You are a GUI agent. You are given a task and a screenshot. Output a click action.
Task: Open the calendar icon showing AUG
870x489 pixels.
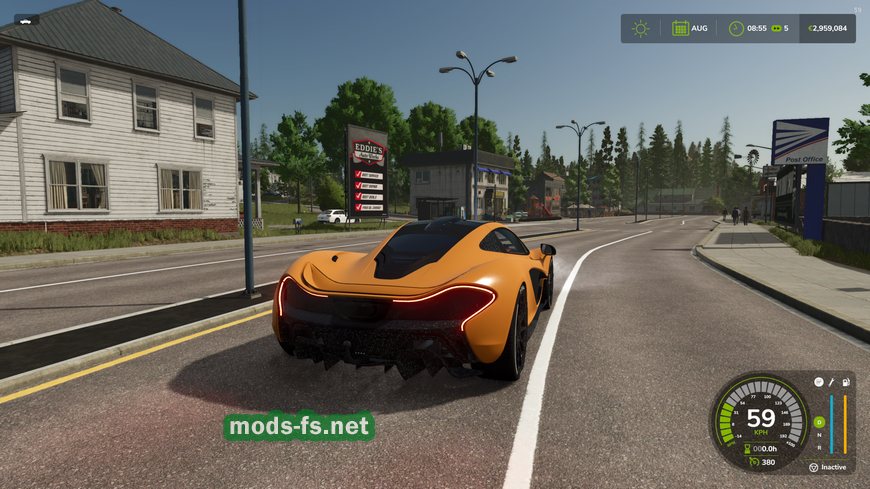coord(680,28)
